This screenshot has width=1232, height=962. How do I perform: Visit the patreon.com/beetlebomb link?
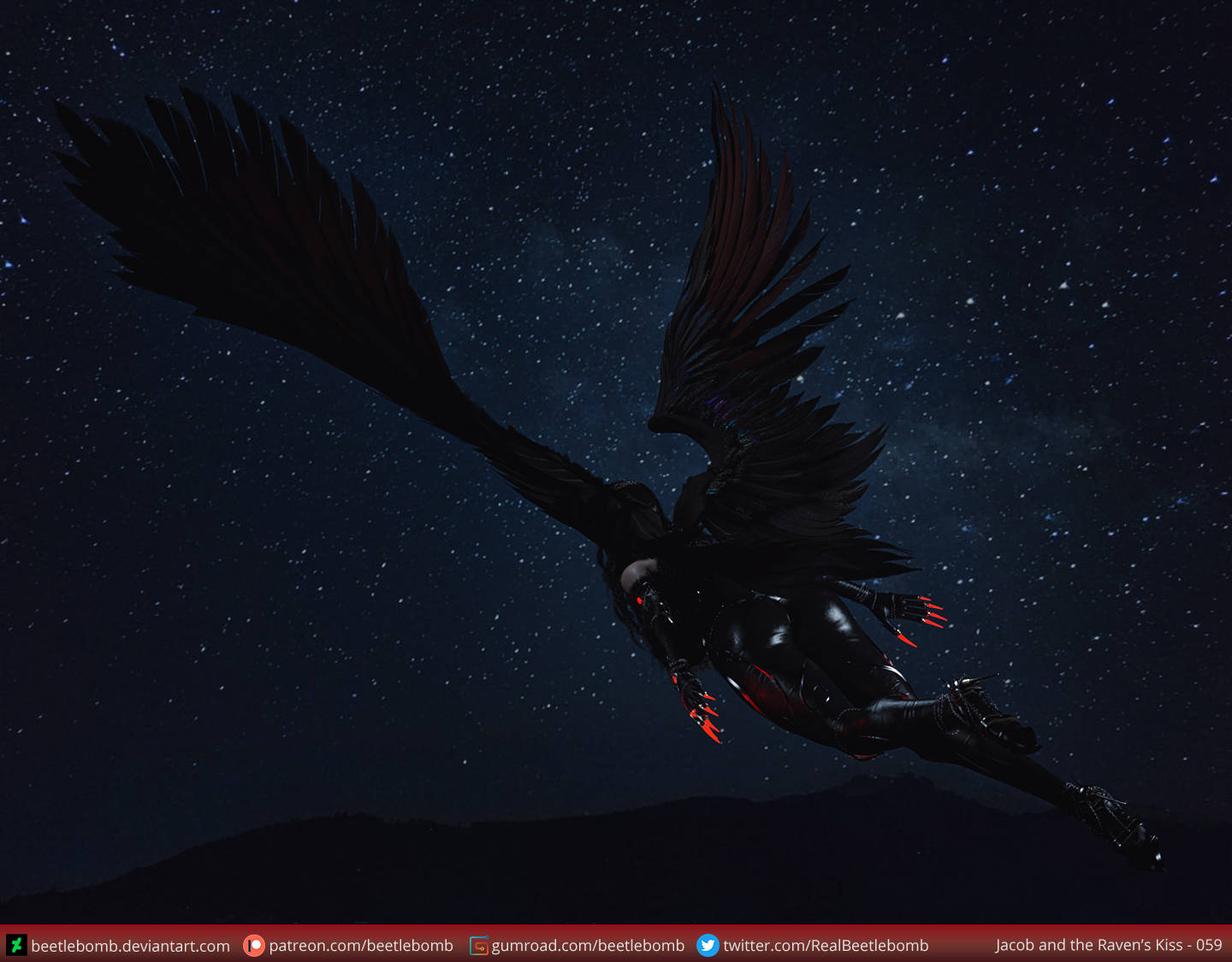tap(360, 946)
